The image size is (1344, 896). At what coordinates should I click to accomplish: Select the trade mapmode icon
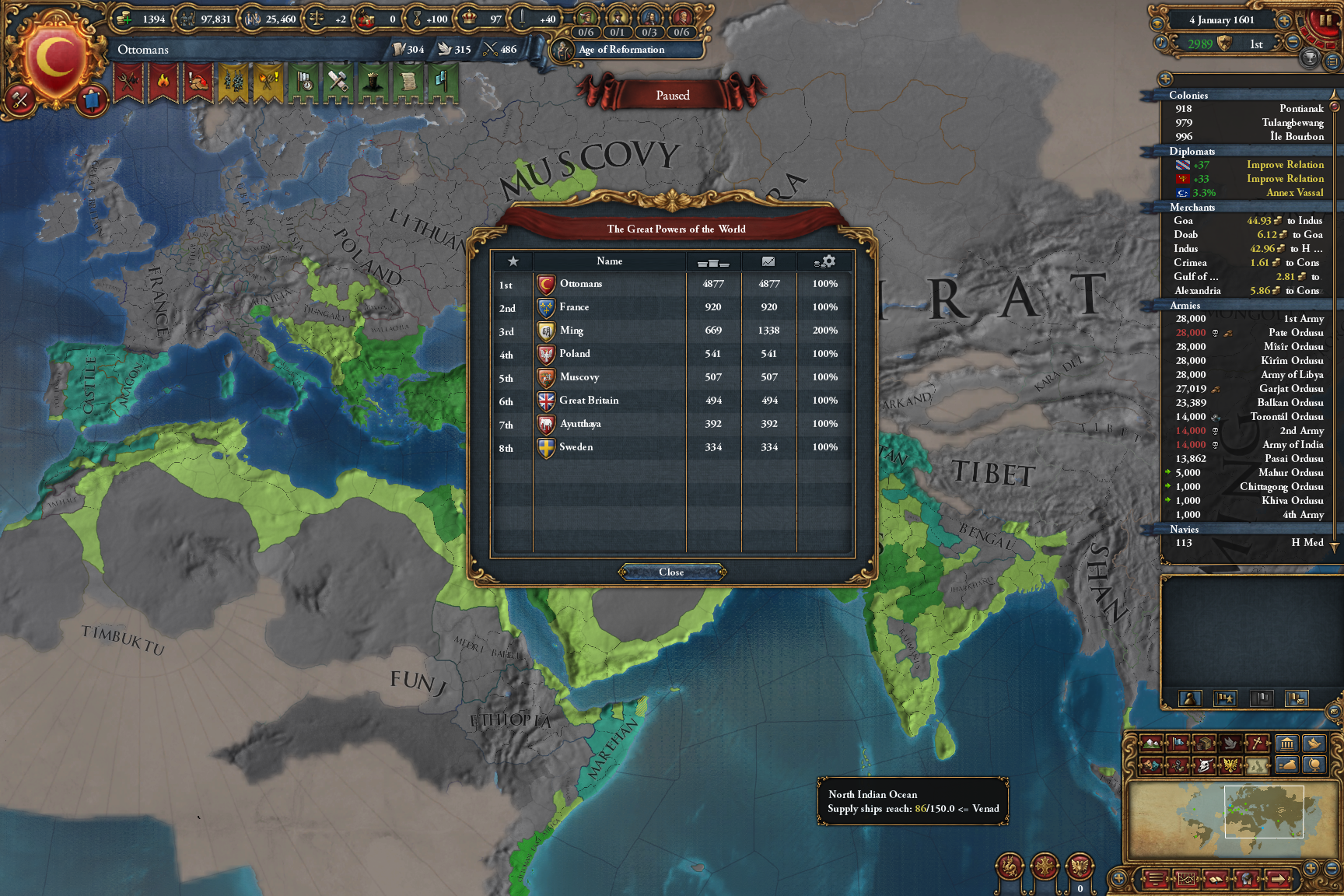(x=1203, y=744)
